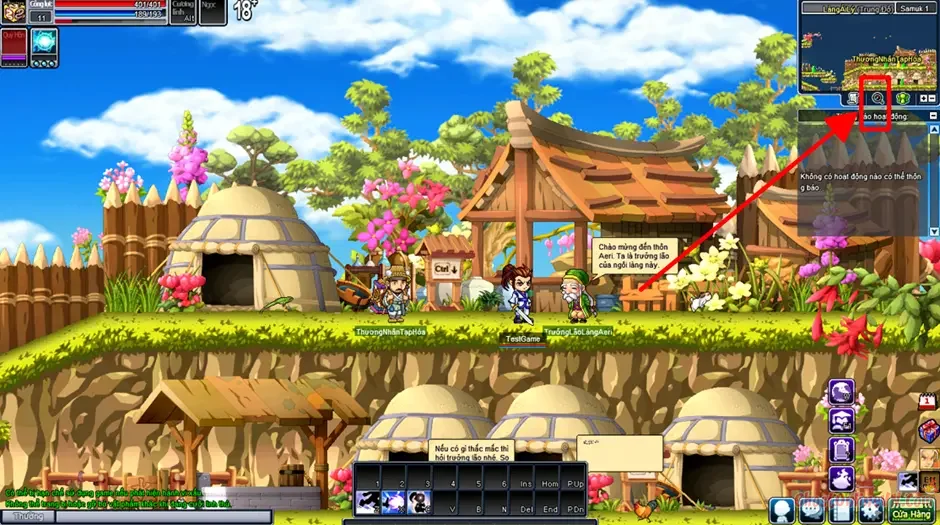Open the blue gift box icon
The height and width of the screenshot is (525, 940).
pos(928,430)
